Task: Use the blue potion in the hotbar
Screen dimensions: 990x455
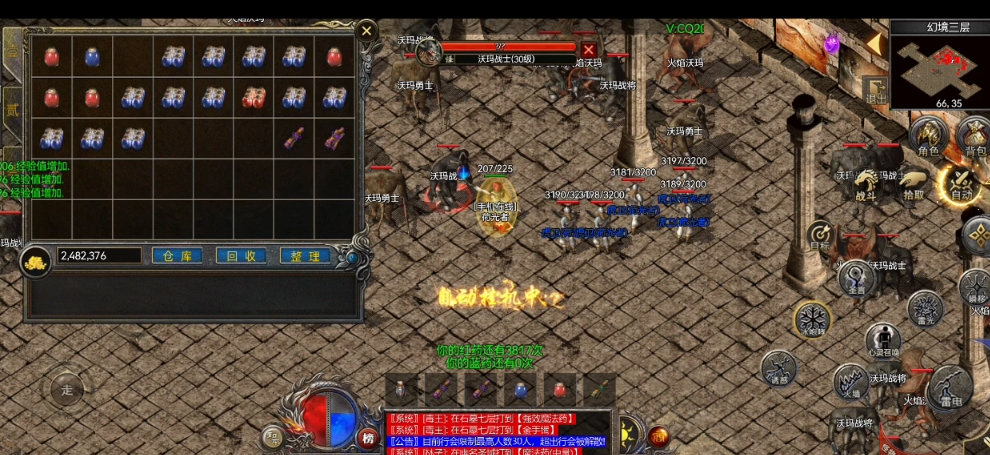Action: (x=518, y=389)
